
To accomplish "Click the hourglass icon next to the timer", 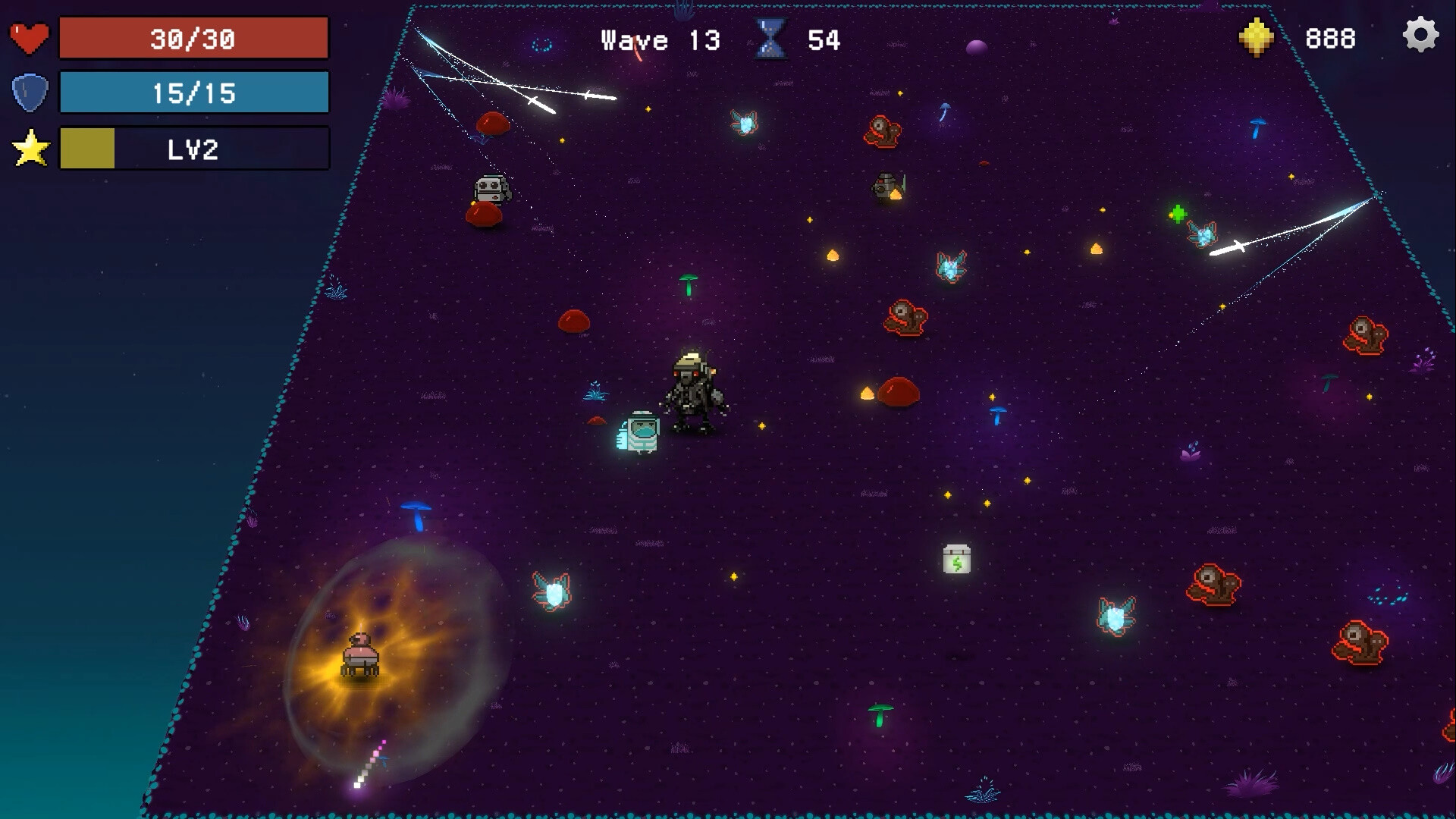I will click(769, 39).
